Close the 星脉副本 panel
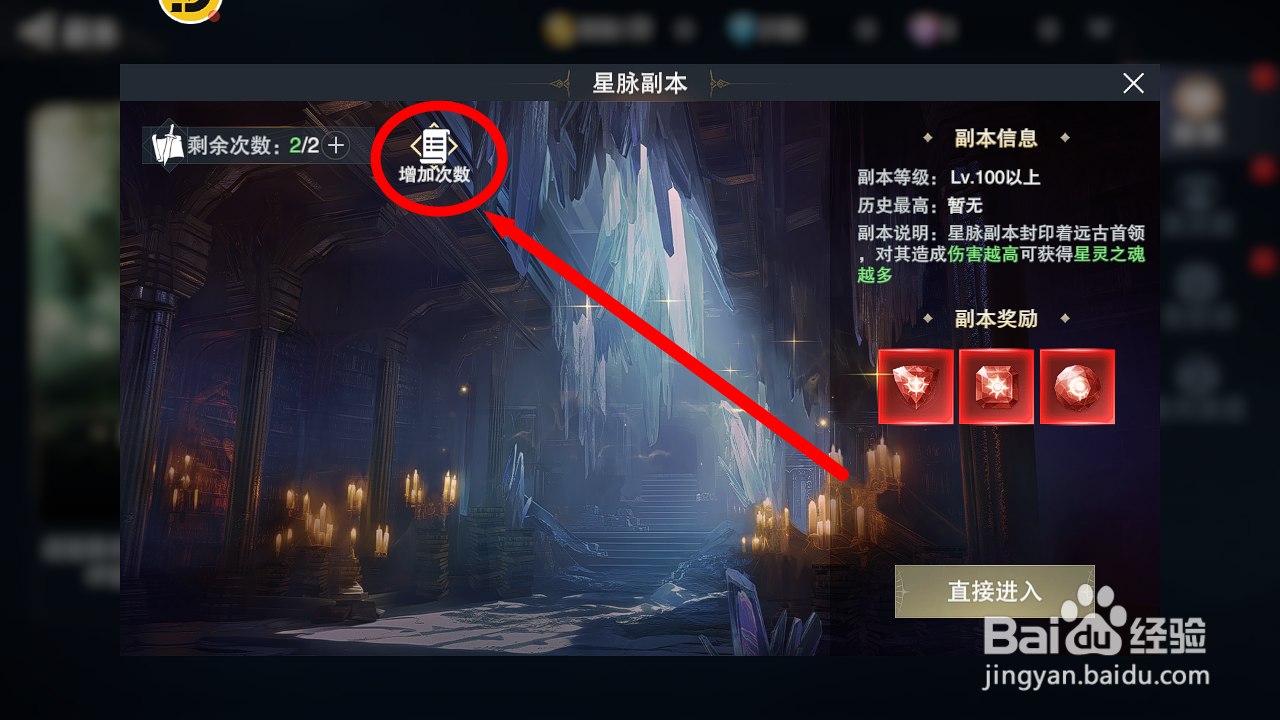1280x720 pixels. click(1133, 83)
